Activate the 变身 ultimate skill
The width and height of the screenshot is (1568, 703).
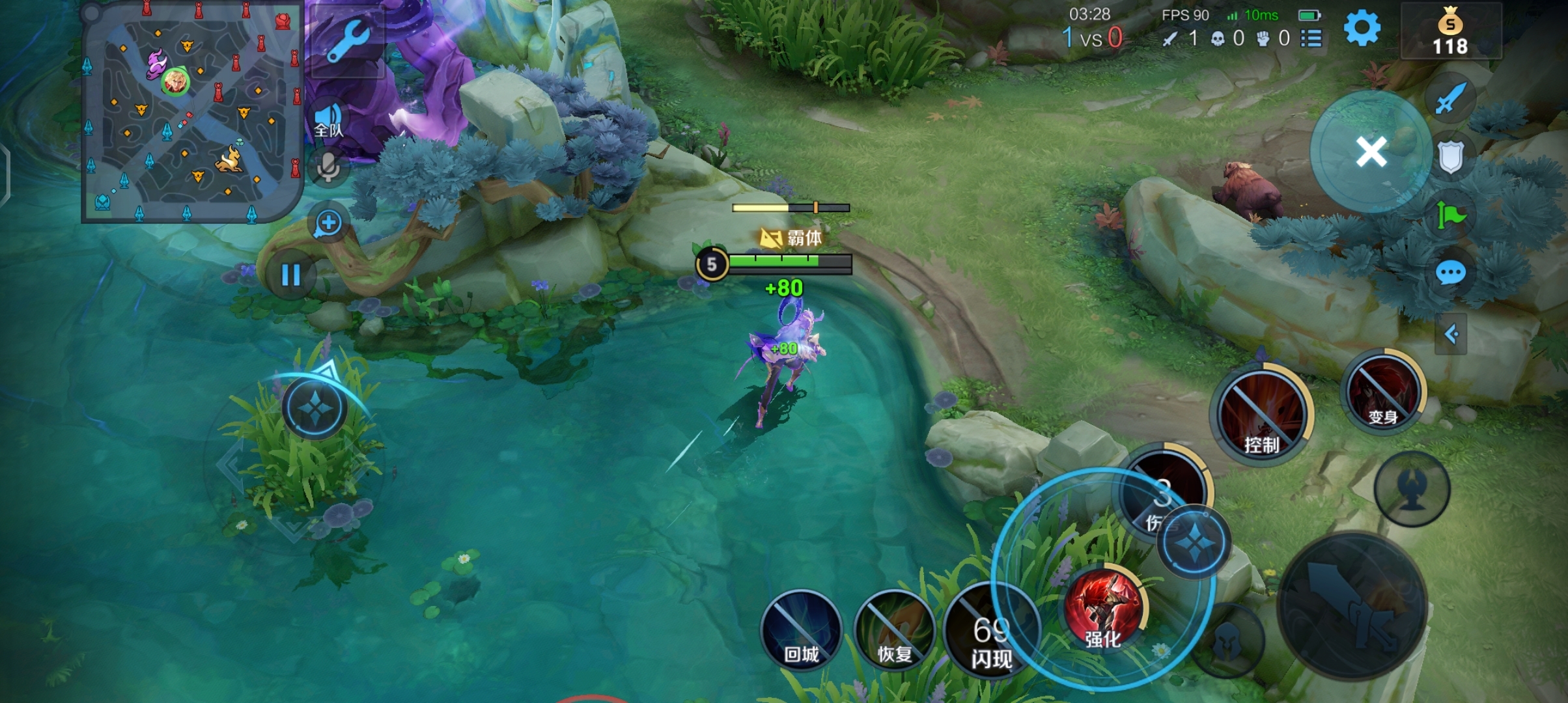[x=1382, y=392]
